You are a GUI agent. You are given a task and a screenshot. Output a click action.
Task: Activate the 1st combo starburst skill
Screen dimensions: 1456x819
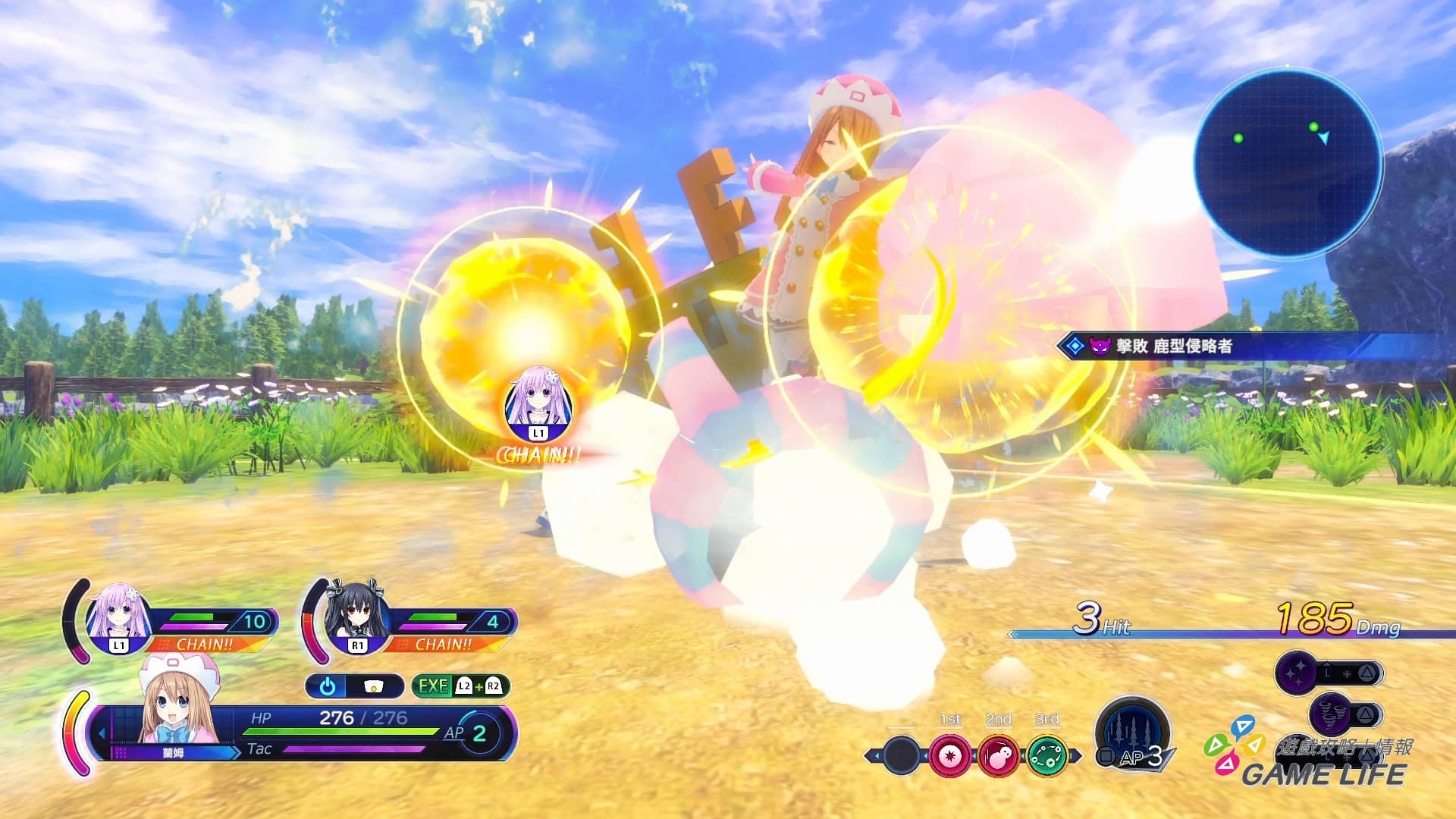tap(949, 755)
